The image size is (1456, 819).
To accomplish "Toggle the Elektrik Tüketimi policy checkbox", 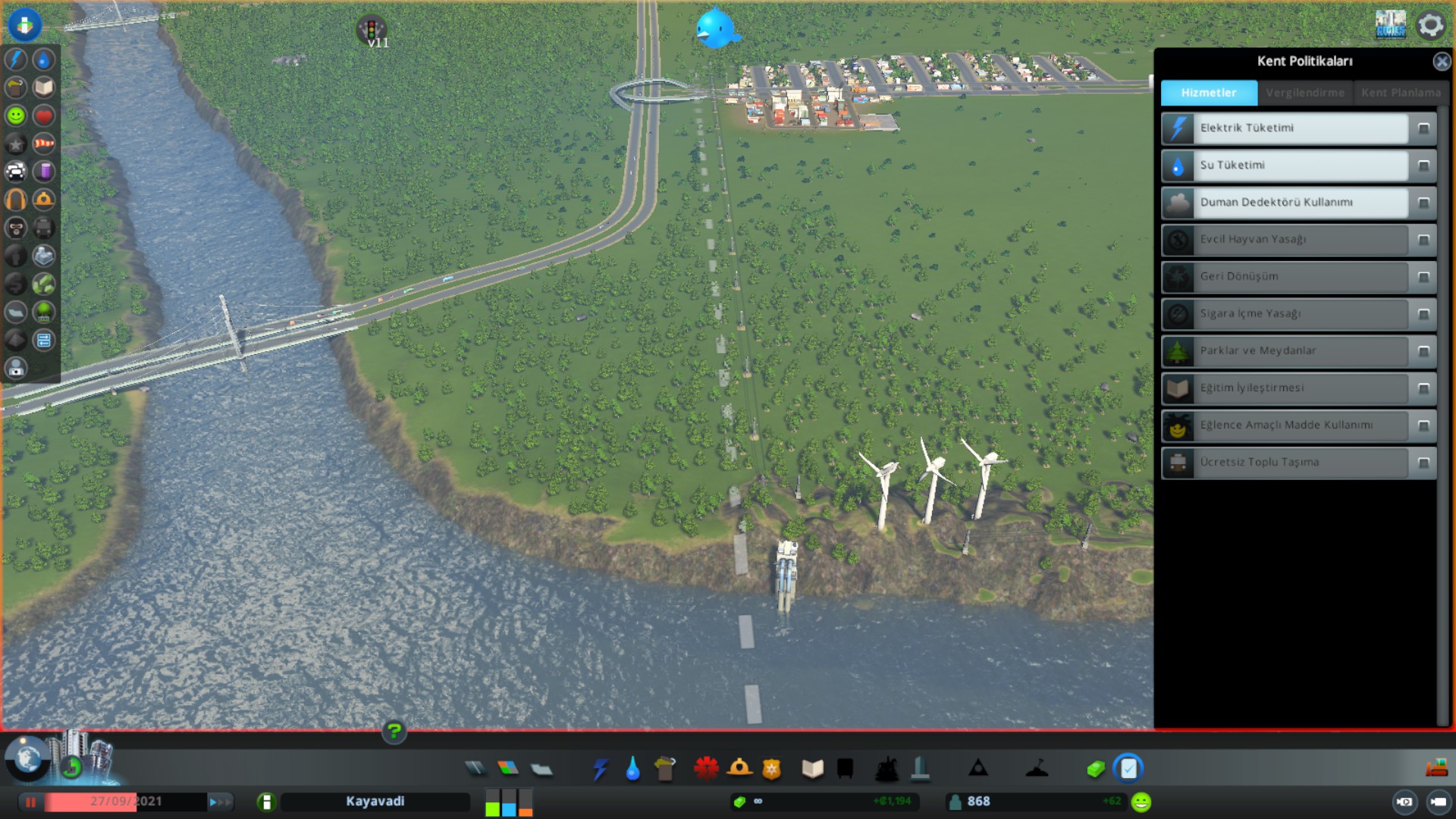I will pos(1423,128).
